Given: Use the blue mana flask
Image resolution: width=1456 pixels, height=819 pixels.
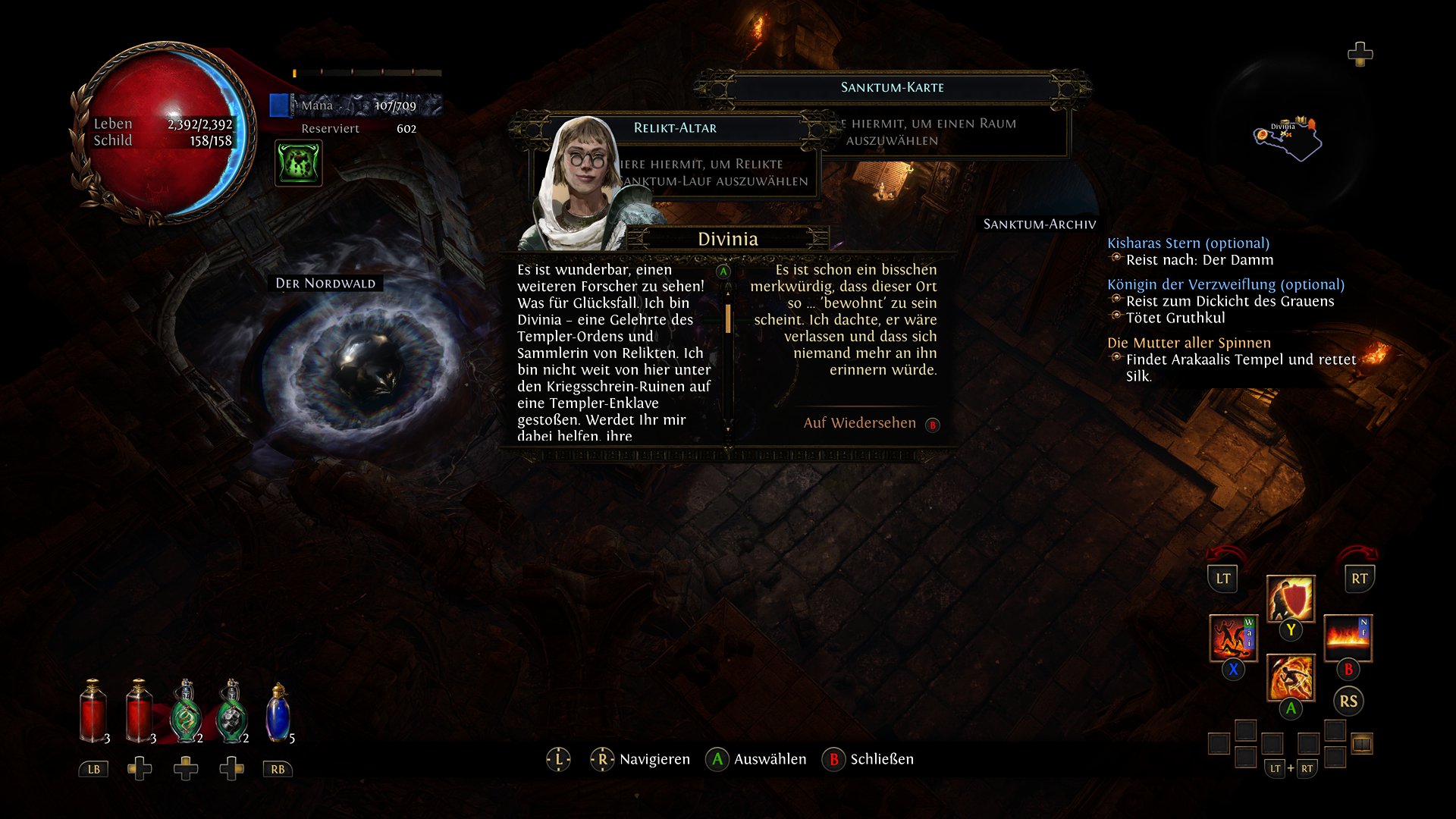Looking at the screenshot, I should pyautogui.click(x=278, y=713).
